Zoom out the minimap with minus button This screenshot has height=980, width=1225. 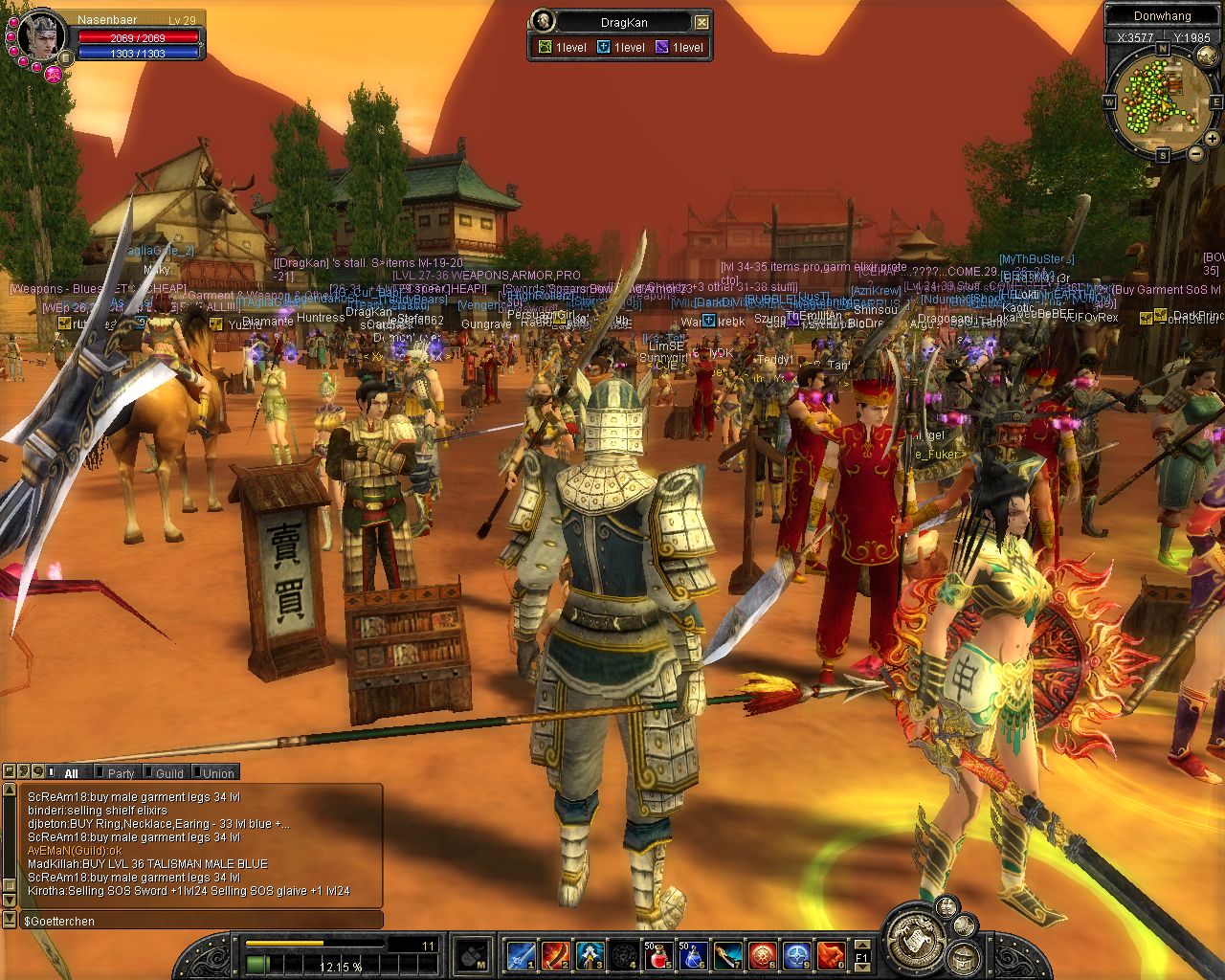(x=1194, y=153)
